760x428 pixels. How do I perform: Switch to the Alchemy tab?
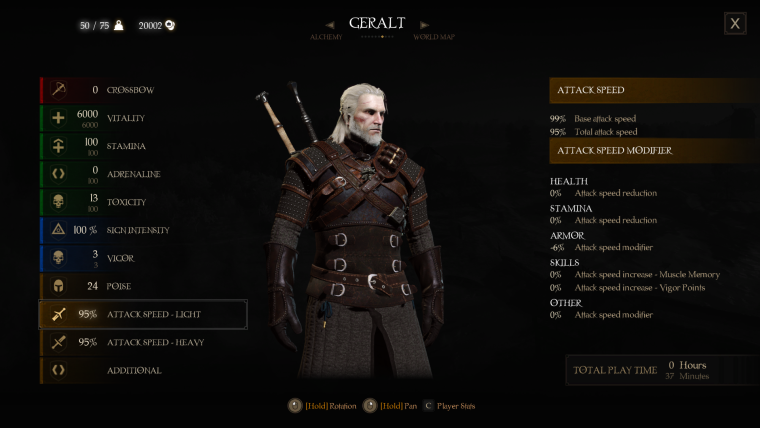(x=326, y=37)
